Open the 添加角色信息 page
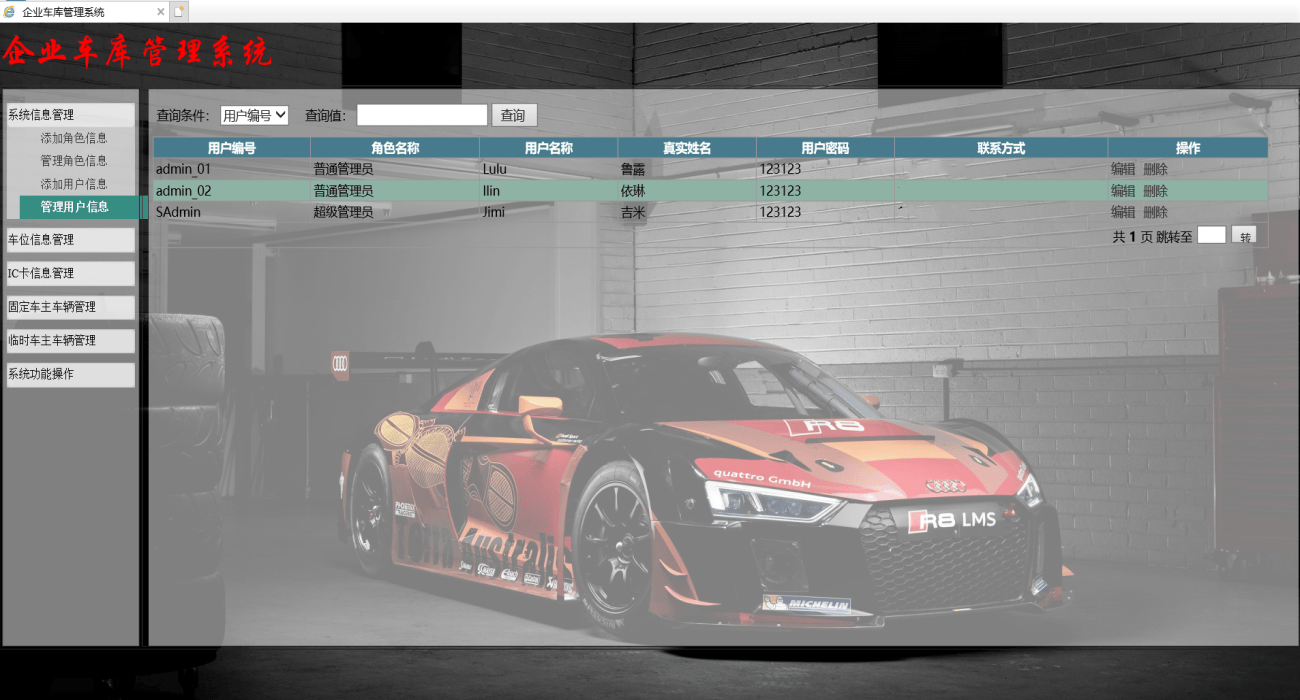Image resolution: width=1300 pixels, height=700 pixels. click(74, 138)
